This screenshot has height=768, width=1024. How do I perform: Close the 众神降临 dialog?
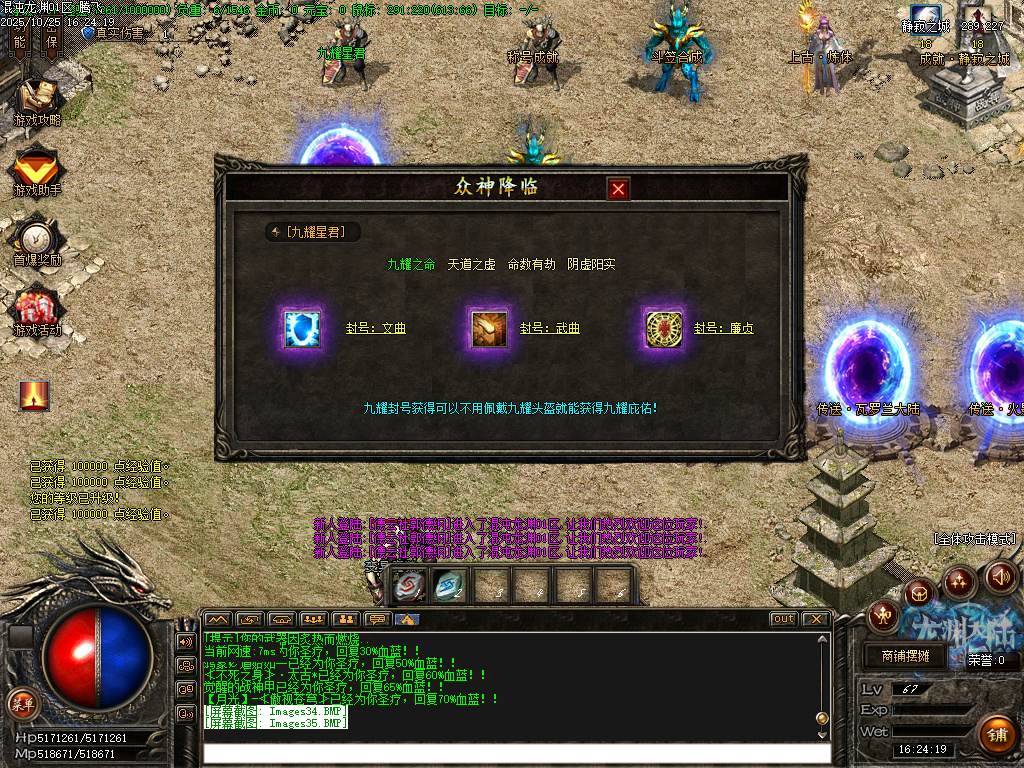point(619,189)
